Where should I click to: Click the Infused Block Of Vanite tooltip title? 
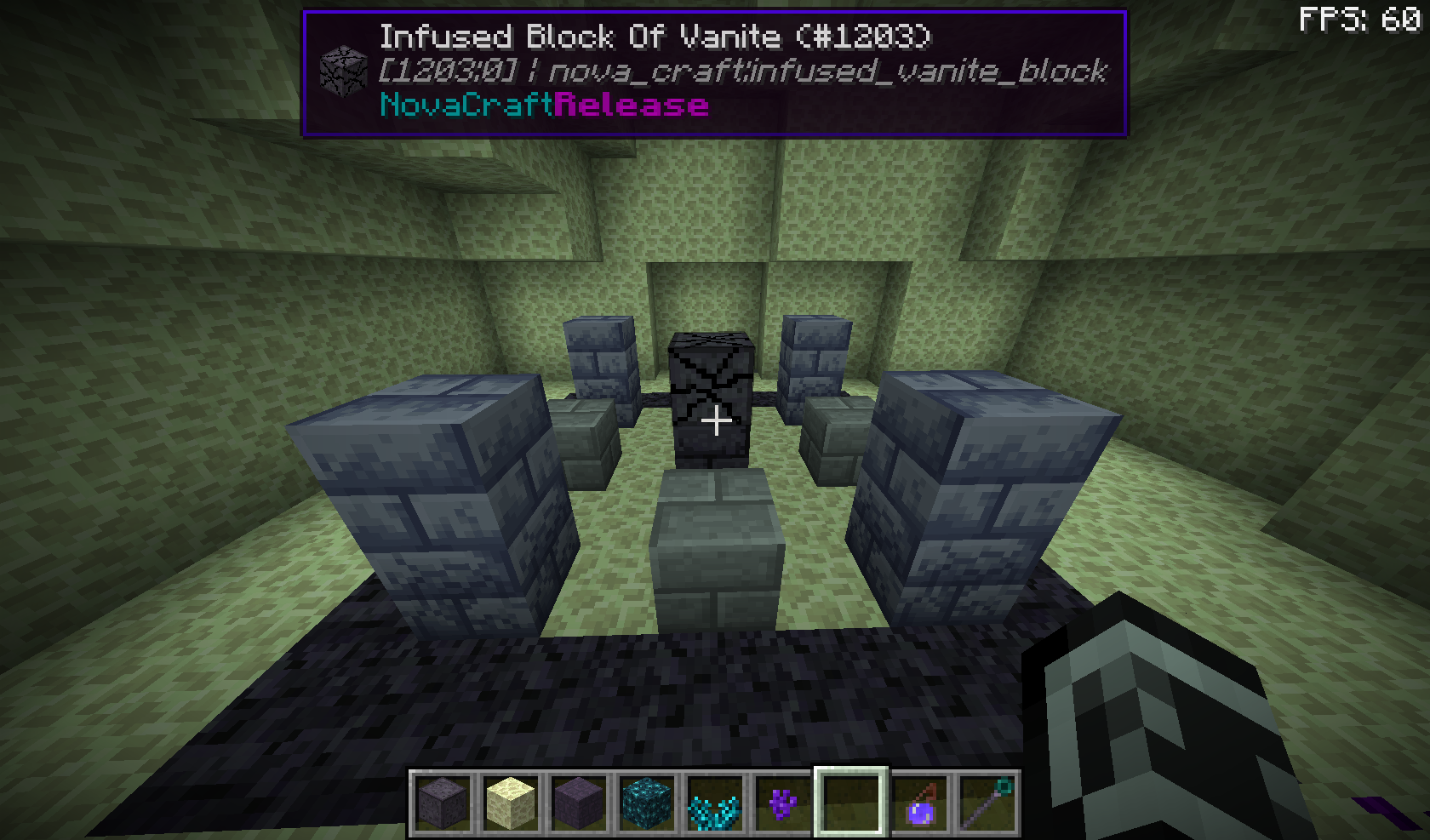click(655, 37)
